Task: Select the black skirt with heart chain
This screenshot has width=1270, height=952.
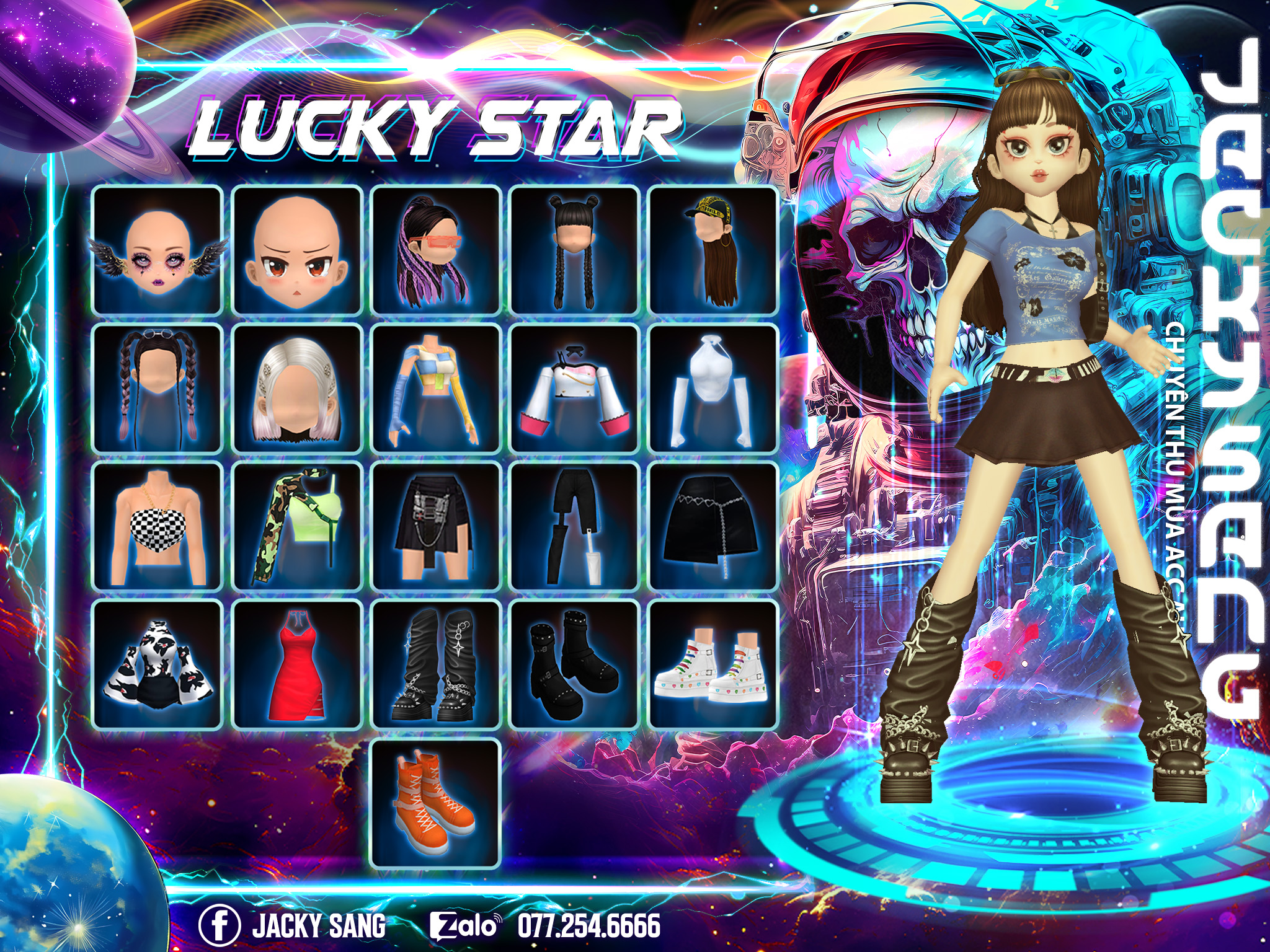Action: point(713,526)
